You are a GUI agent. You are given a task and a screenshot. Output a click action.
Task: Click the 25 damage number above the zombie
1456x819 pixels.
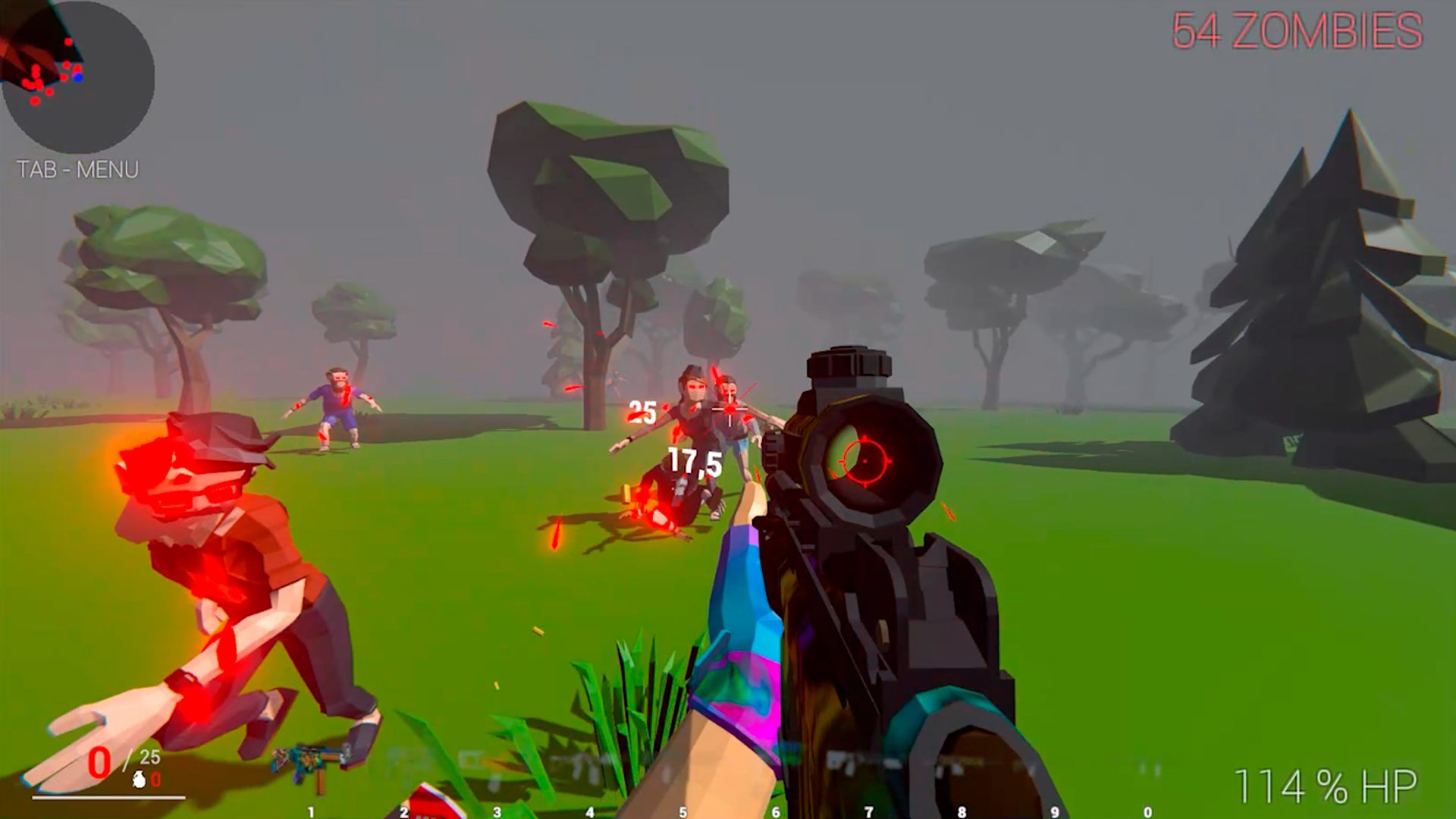pos(641,413)
